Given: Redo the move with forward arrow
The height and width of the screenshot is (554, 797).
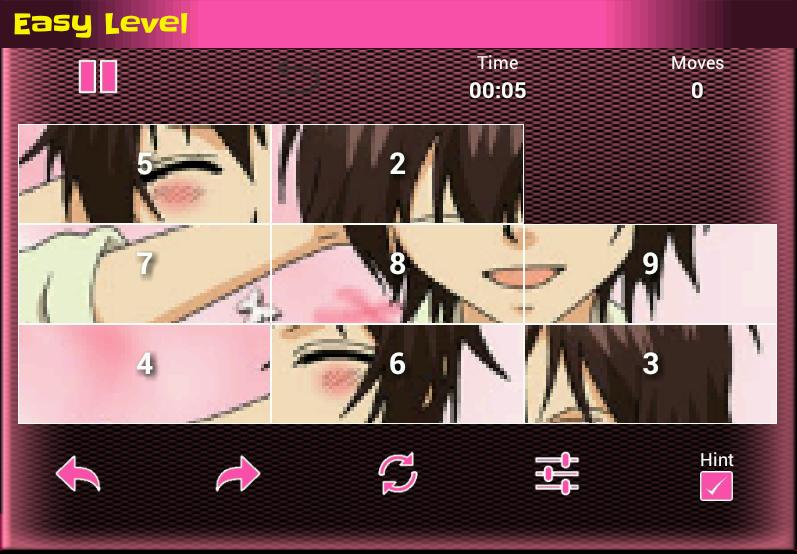Looking at the screenshot, I should (x=237, y=474).
